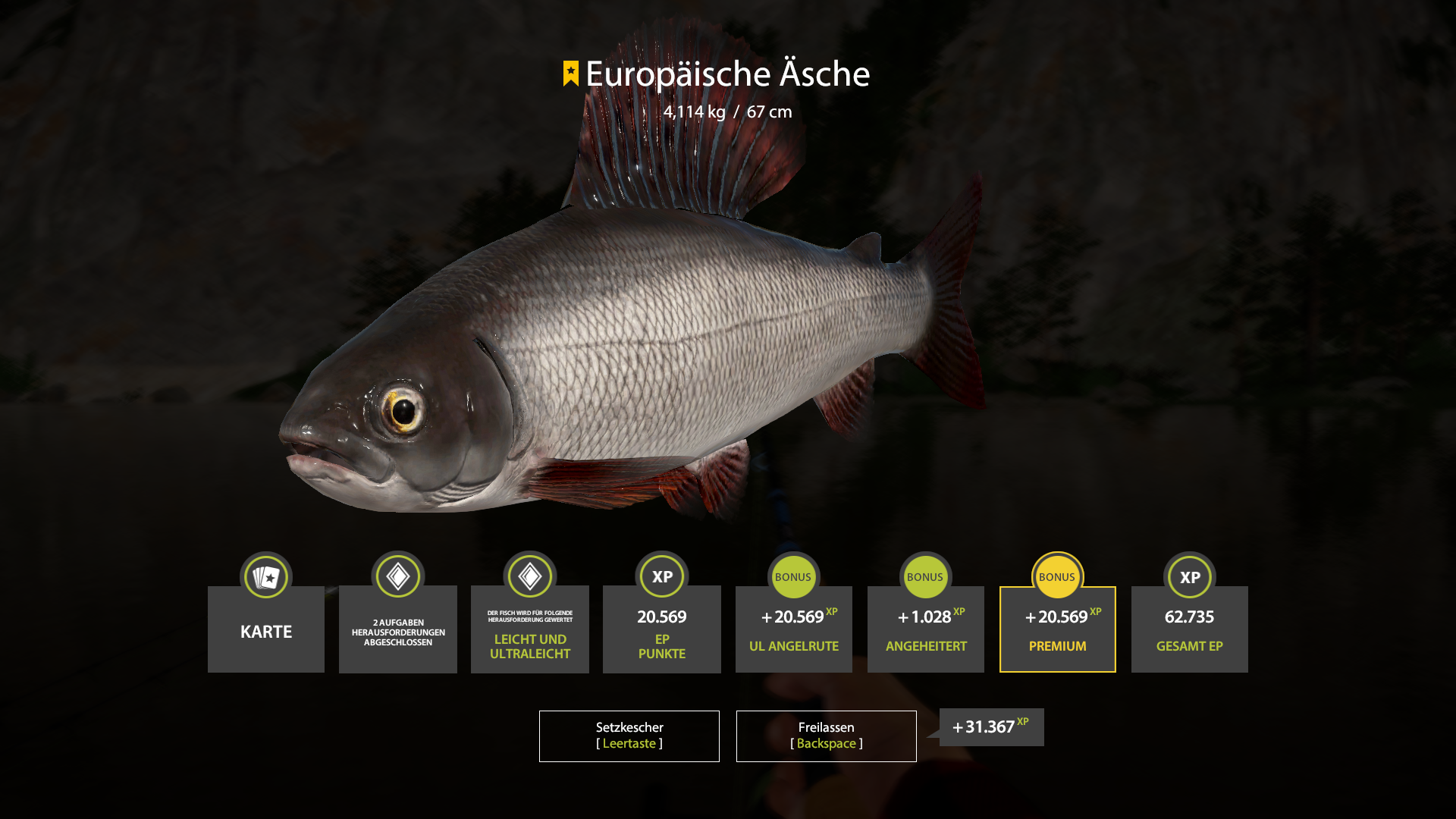The height and width of the screenshot is (819, 1456).
Task: Click Freilassen to release the fish
Action: pos(826,736)
